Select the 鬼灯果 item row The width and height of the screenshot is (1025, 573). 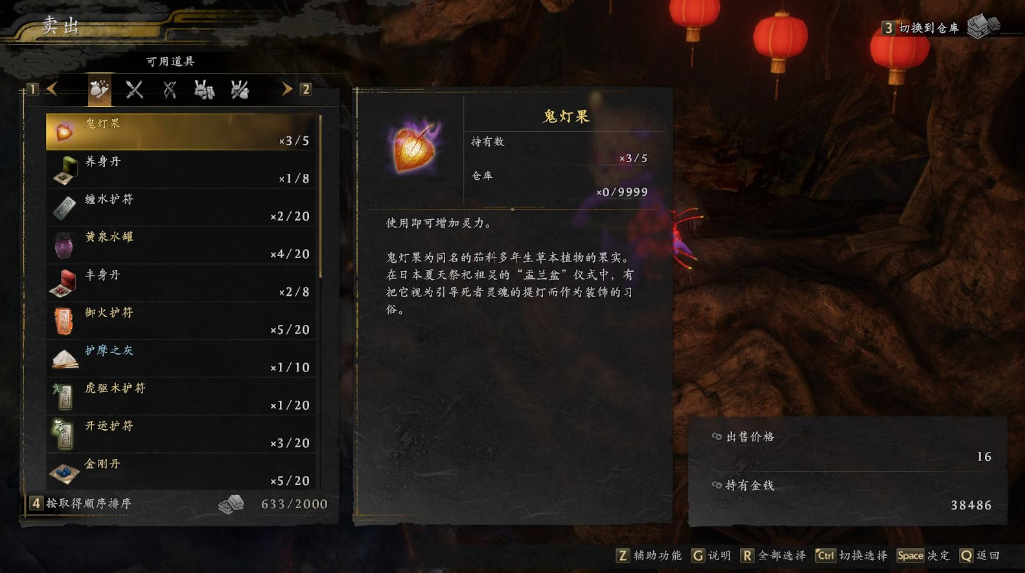click(x=182, y=132)
